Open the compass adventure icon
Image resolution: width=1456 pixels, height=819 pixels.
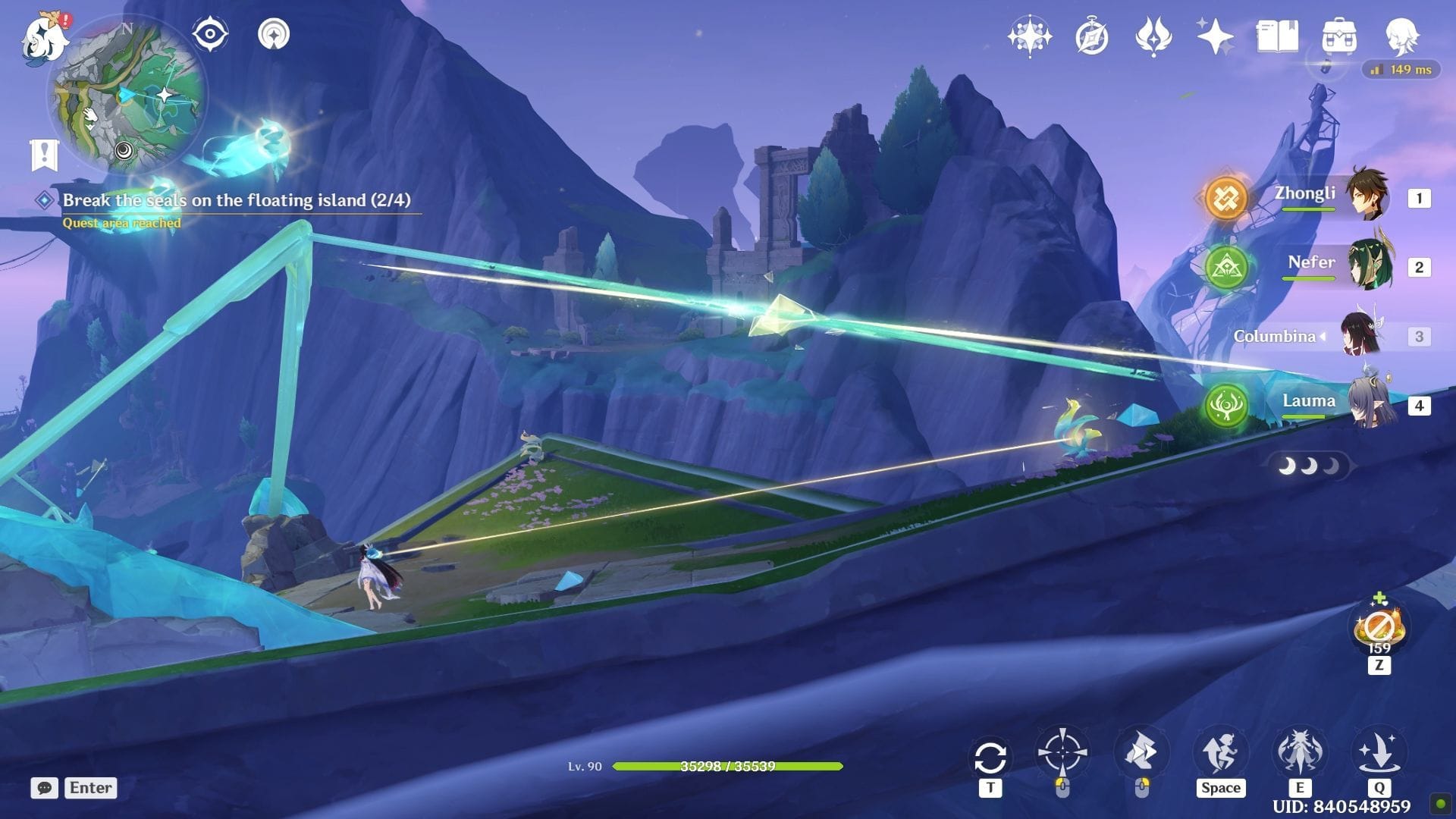point(1091,36)
